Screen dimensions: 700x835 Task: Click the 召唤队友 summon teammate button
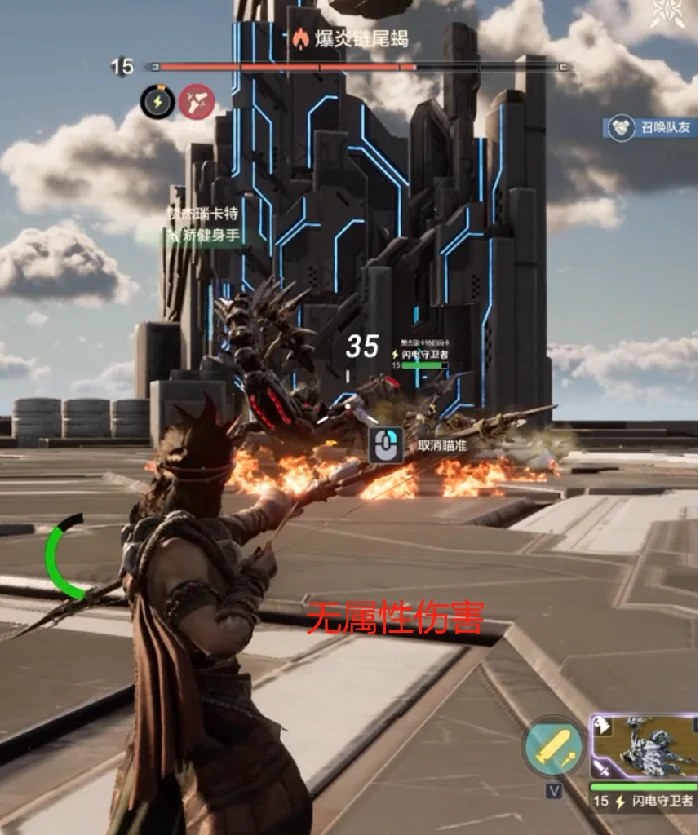[651, 128]
